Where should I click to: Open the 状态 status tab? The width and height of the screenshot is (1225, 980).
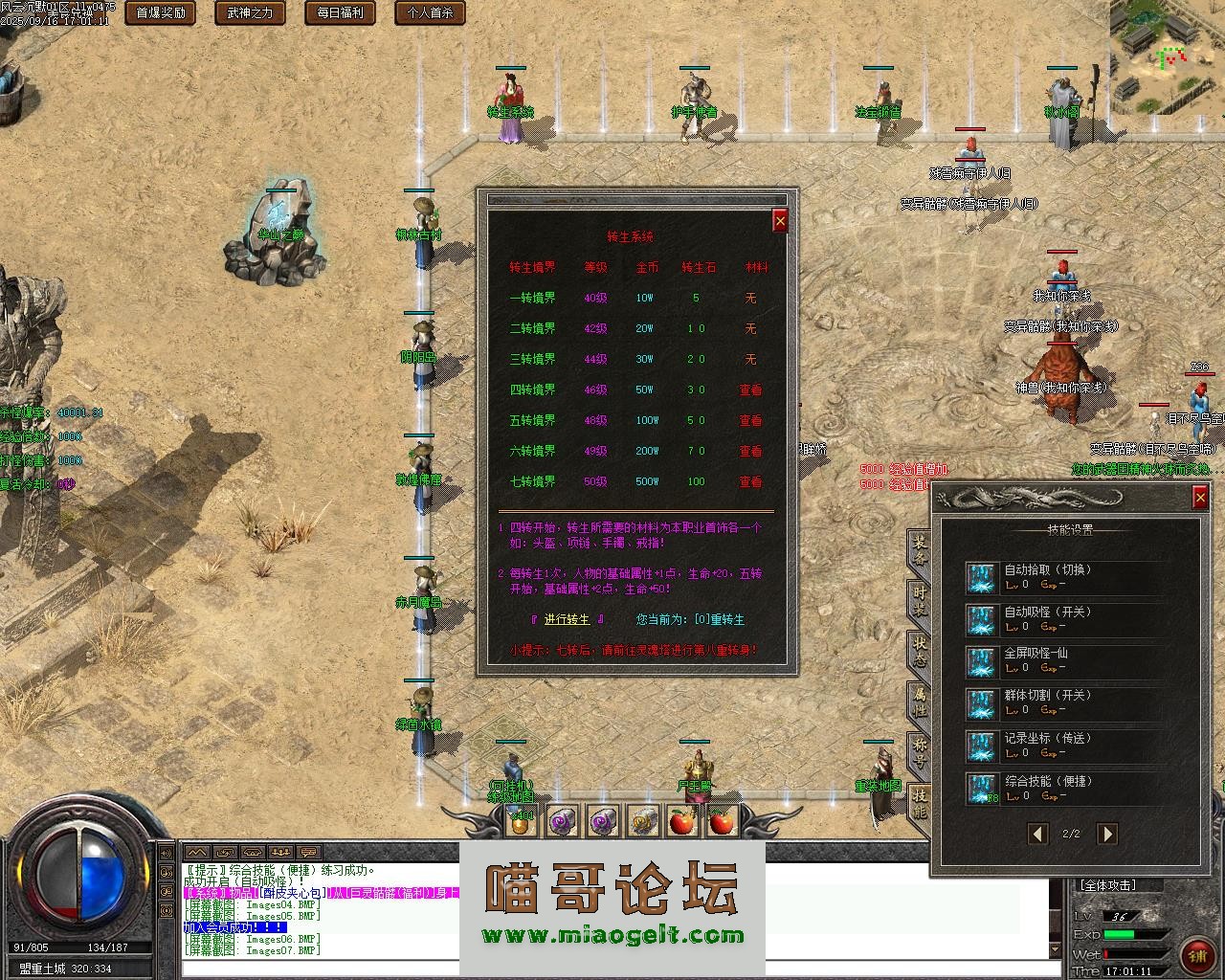tap(920, 651)
